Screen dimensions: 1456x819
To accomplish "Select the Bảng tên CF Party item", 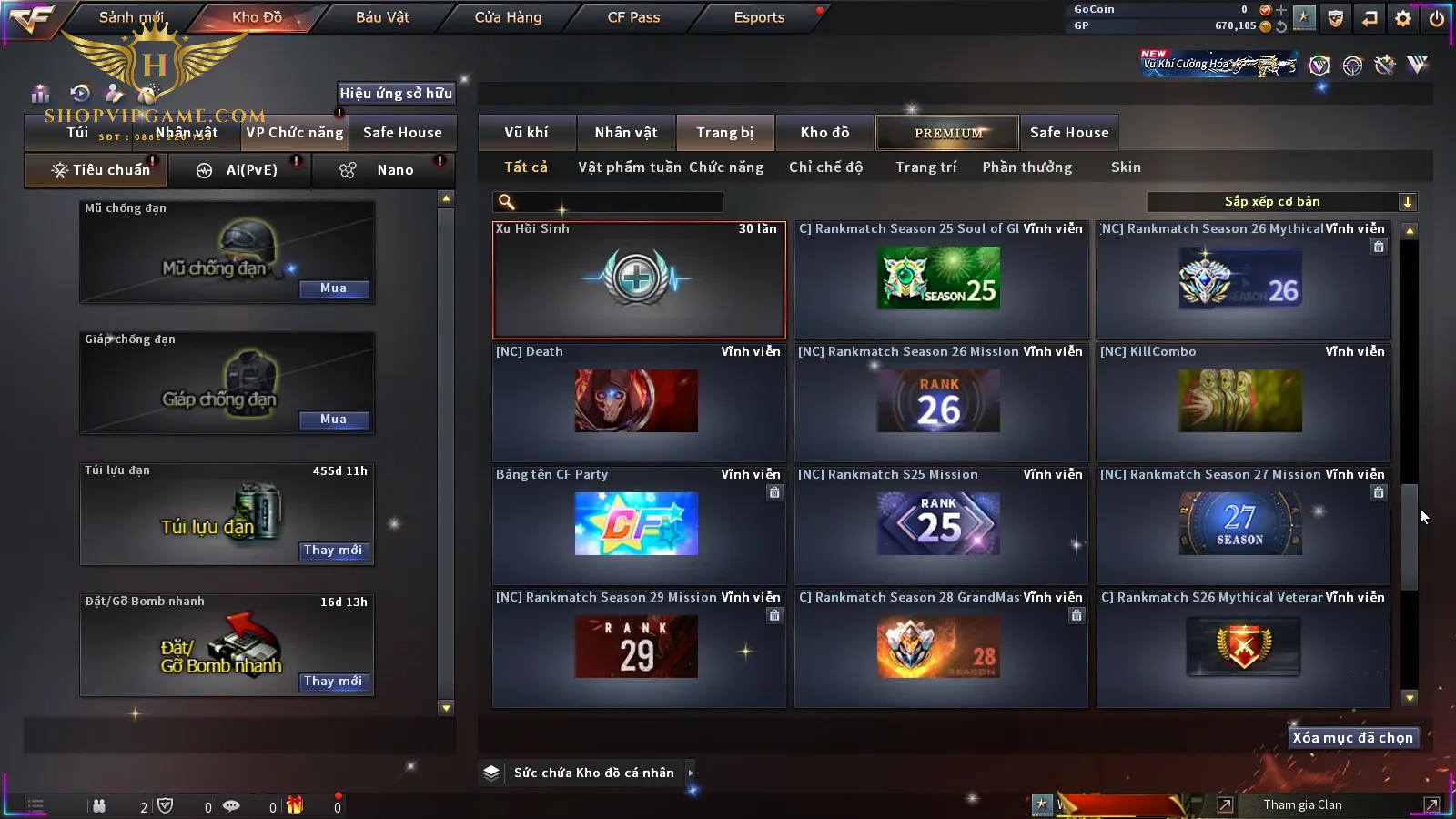I will 638,524.
